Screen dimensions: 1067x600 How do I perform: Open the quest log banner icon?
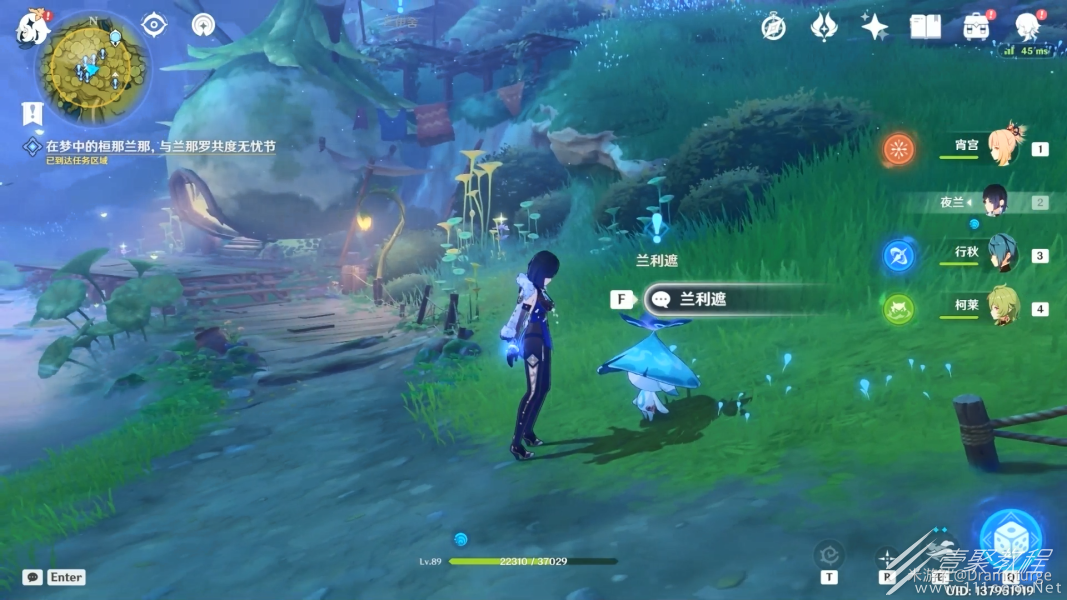click(x=32, y=112)
